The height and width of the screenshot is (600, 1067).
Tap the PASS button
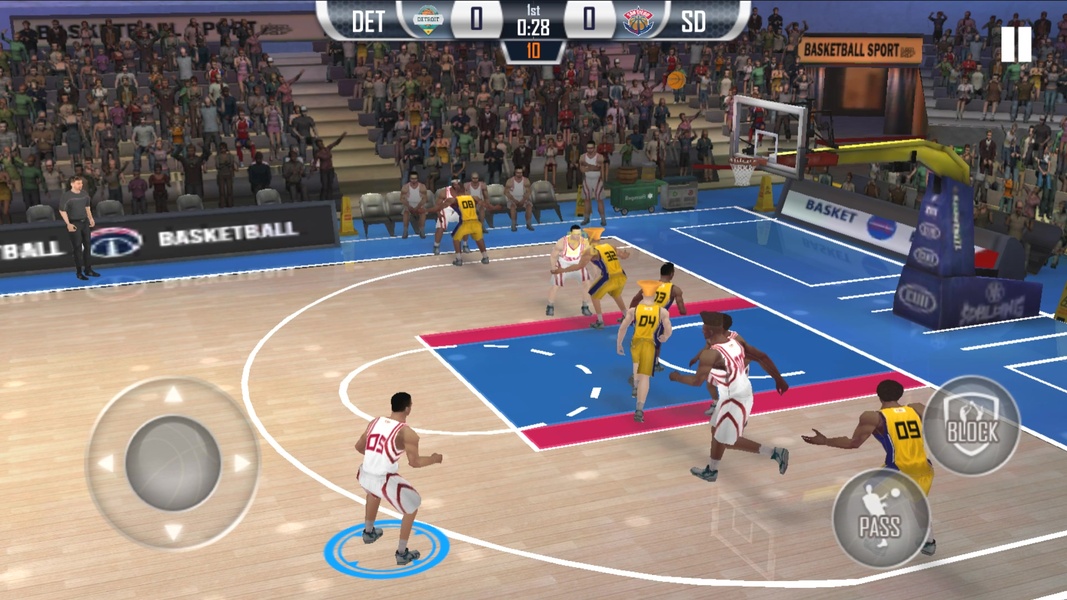[x=880, y=519]
